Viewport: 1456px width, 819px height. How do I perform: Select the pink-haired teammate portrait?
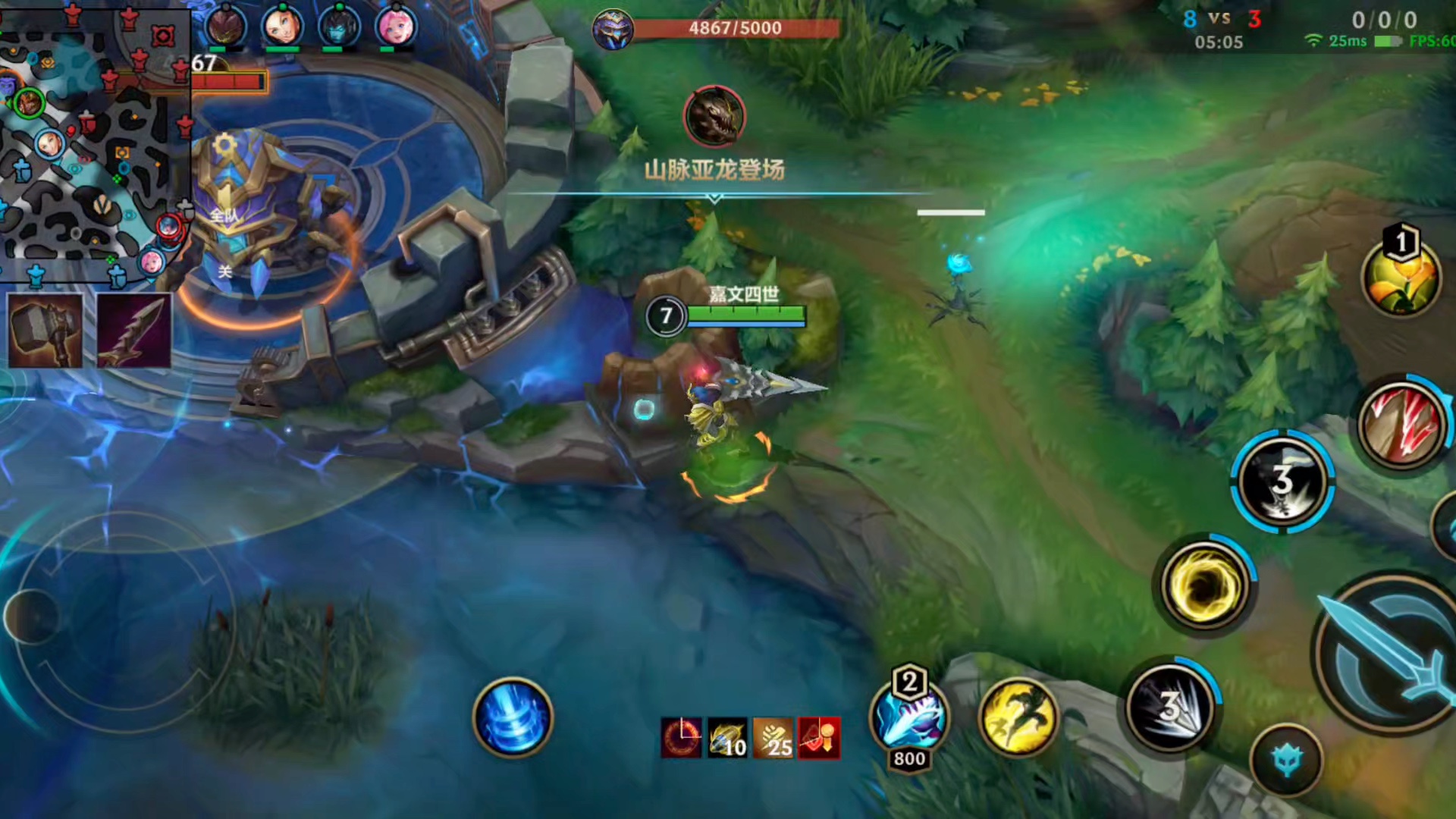click(x=396, y=27)
